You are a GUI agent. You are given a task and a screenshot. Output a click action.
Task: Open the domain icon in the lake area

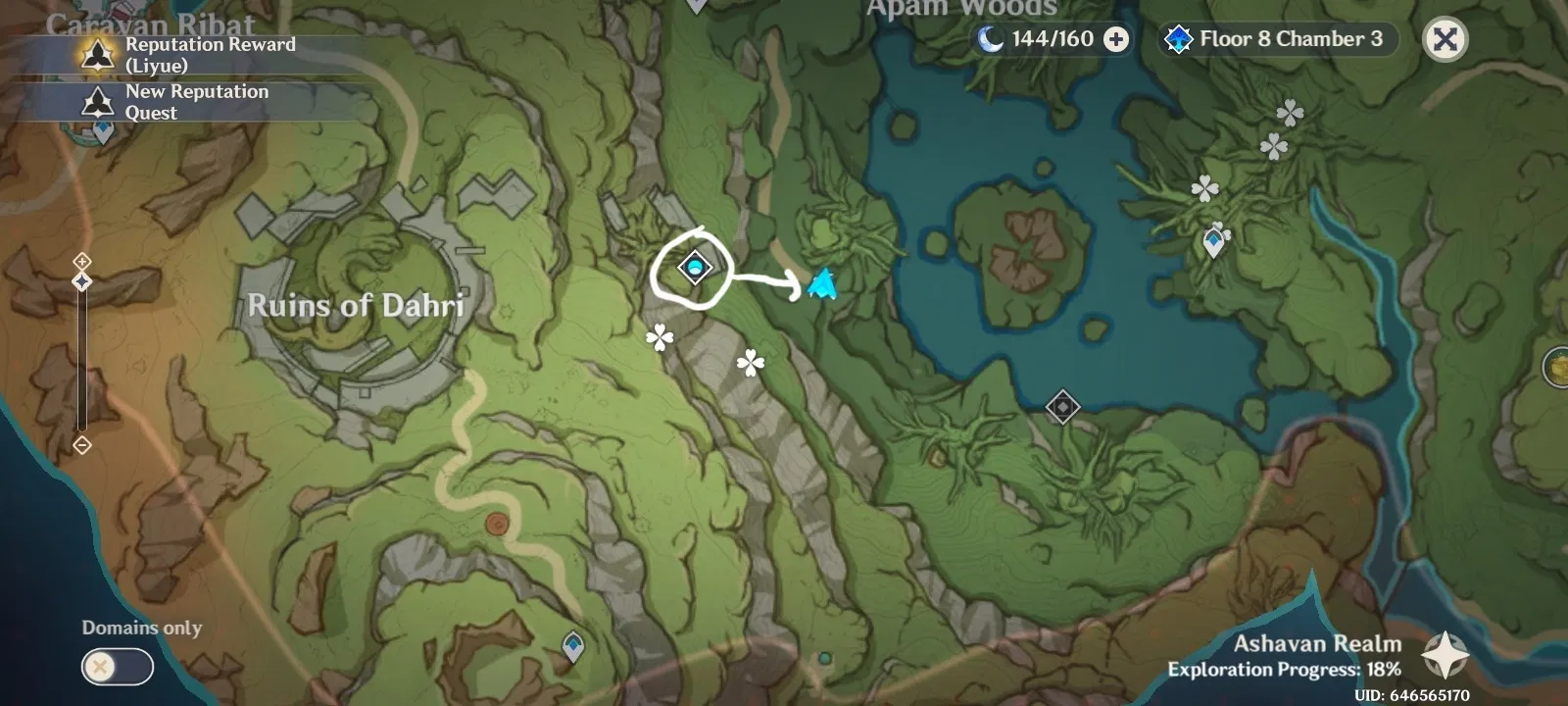1064,406
